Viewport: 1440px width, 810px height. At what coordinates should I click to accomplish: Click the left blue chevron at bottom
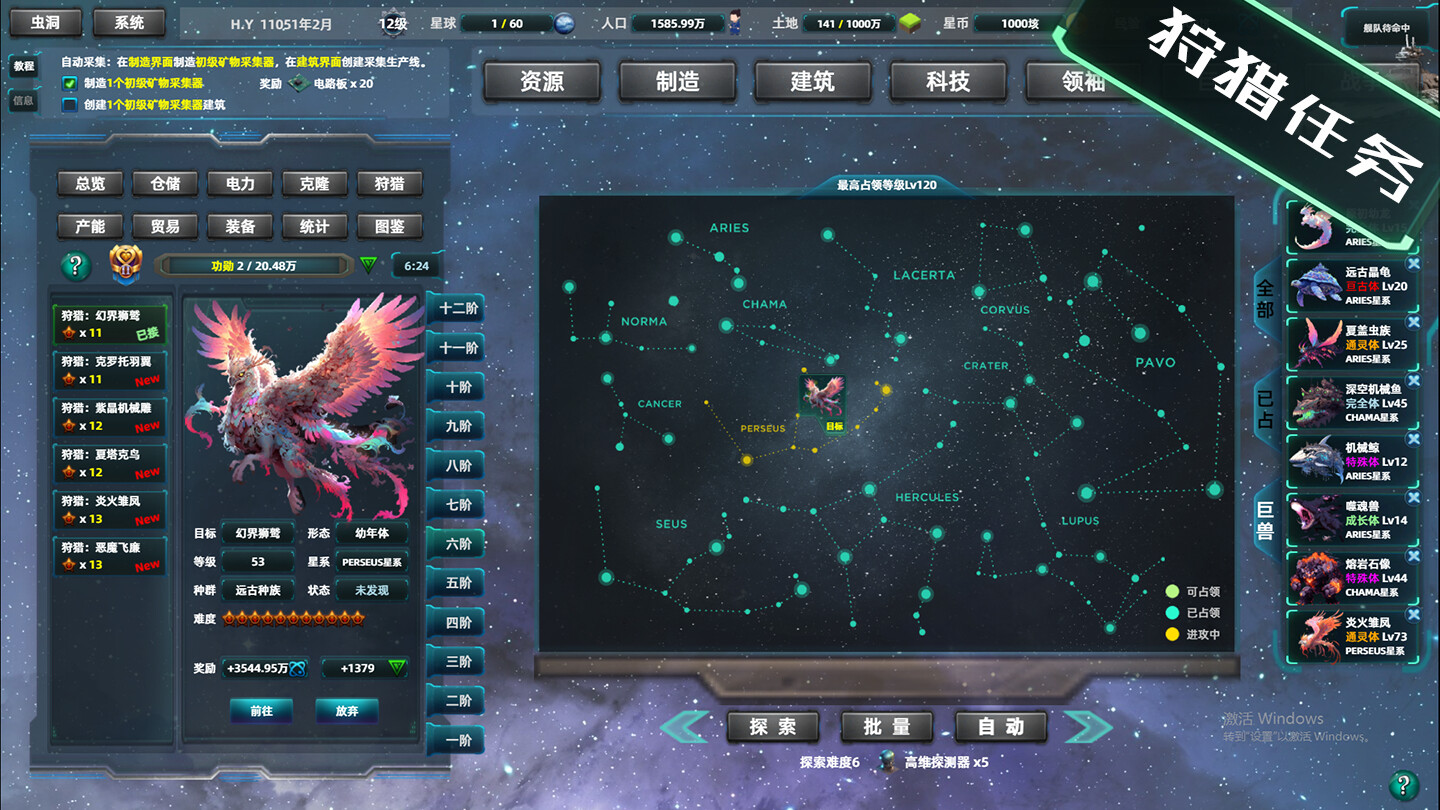[x=683, y=727]
